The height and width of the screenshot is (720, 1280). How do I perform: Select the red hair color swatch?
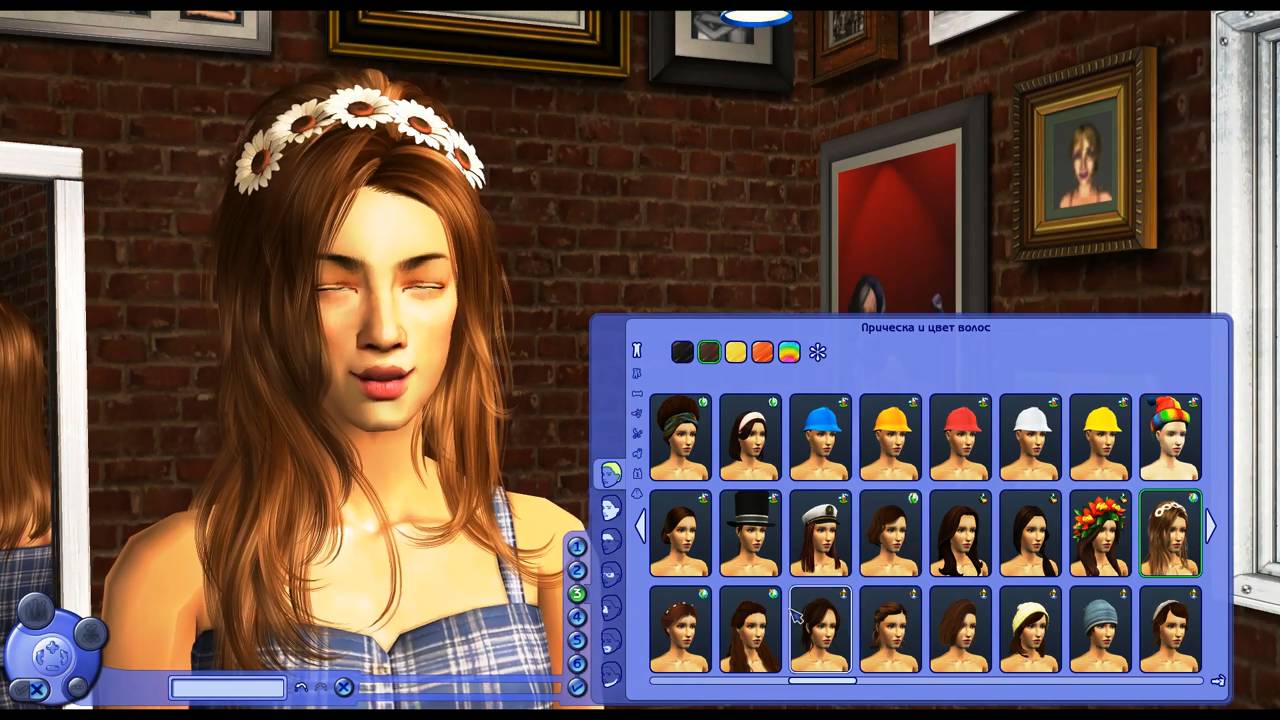click(763, 352)
